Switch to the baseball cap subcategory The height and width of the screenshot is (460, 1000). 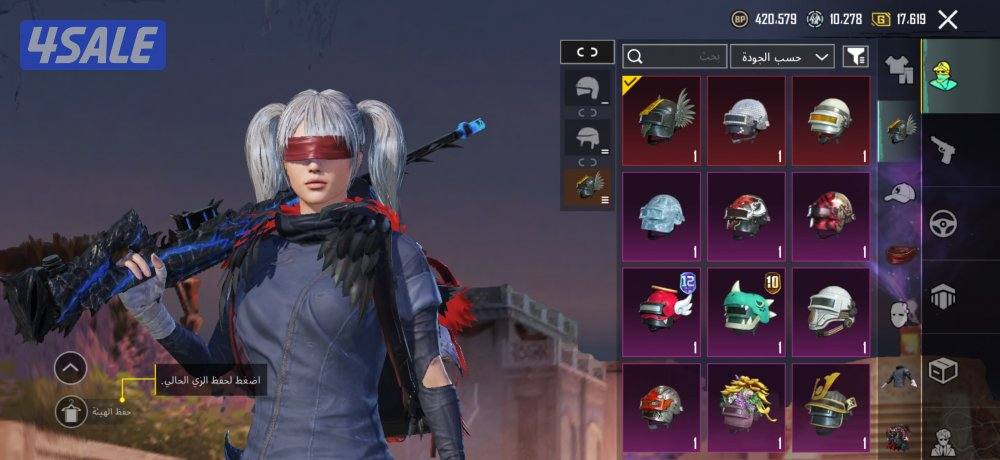[x=900, y=194]
